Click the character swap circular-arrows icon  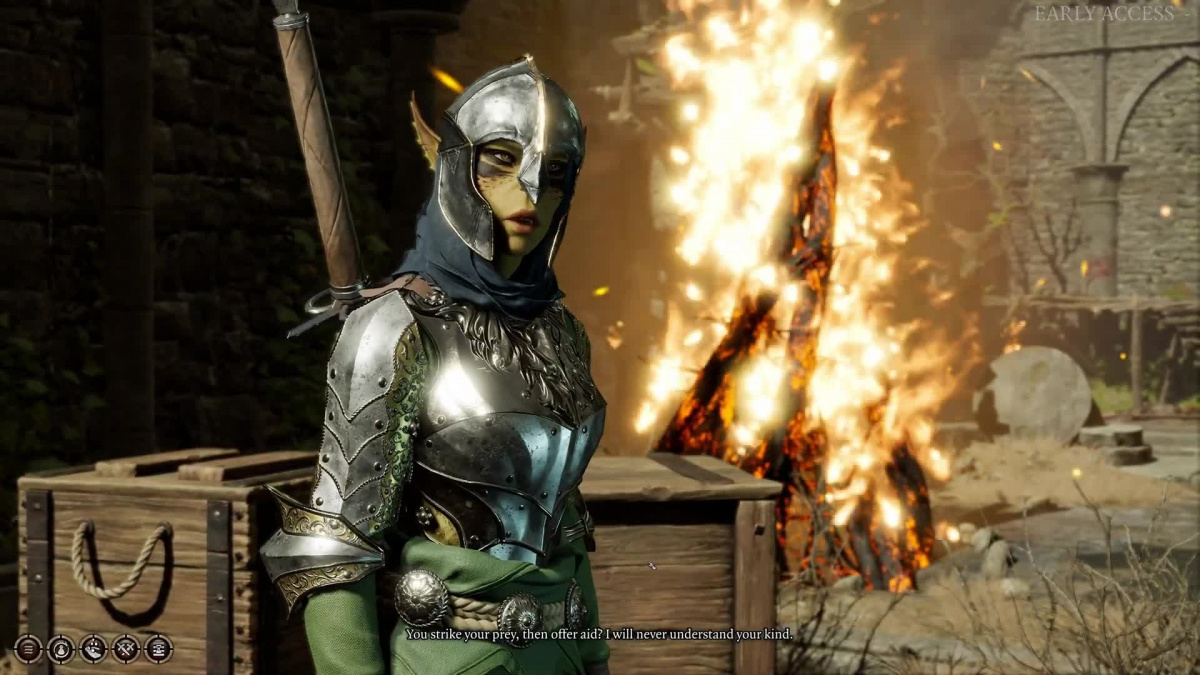[61, 649]
